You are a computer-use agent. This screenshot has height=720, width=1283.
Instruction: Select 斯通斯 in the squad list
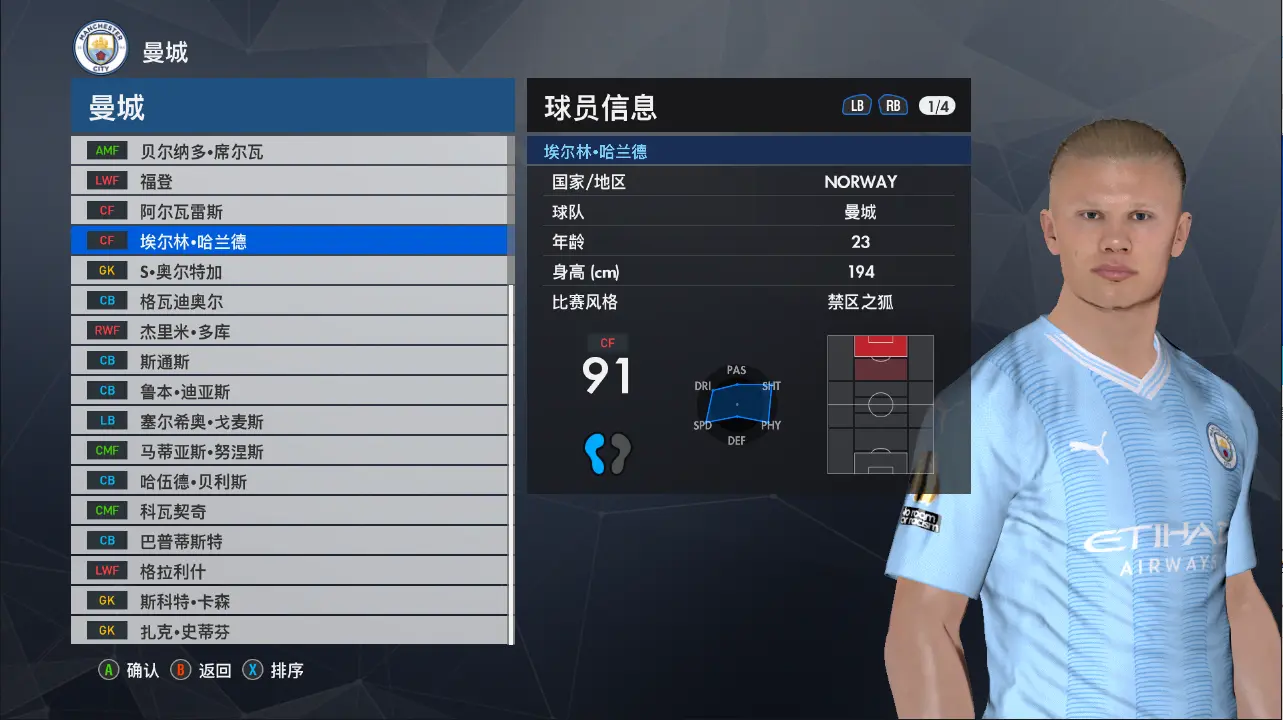click(x=289, y=361)
